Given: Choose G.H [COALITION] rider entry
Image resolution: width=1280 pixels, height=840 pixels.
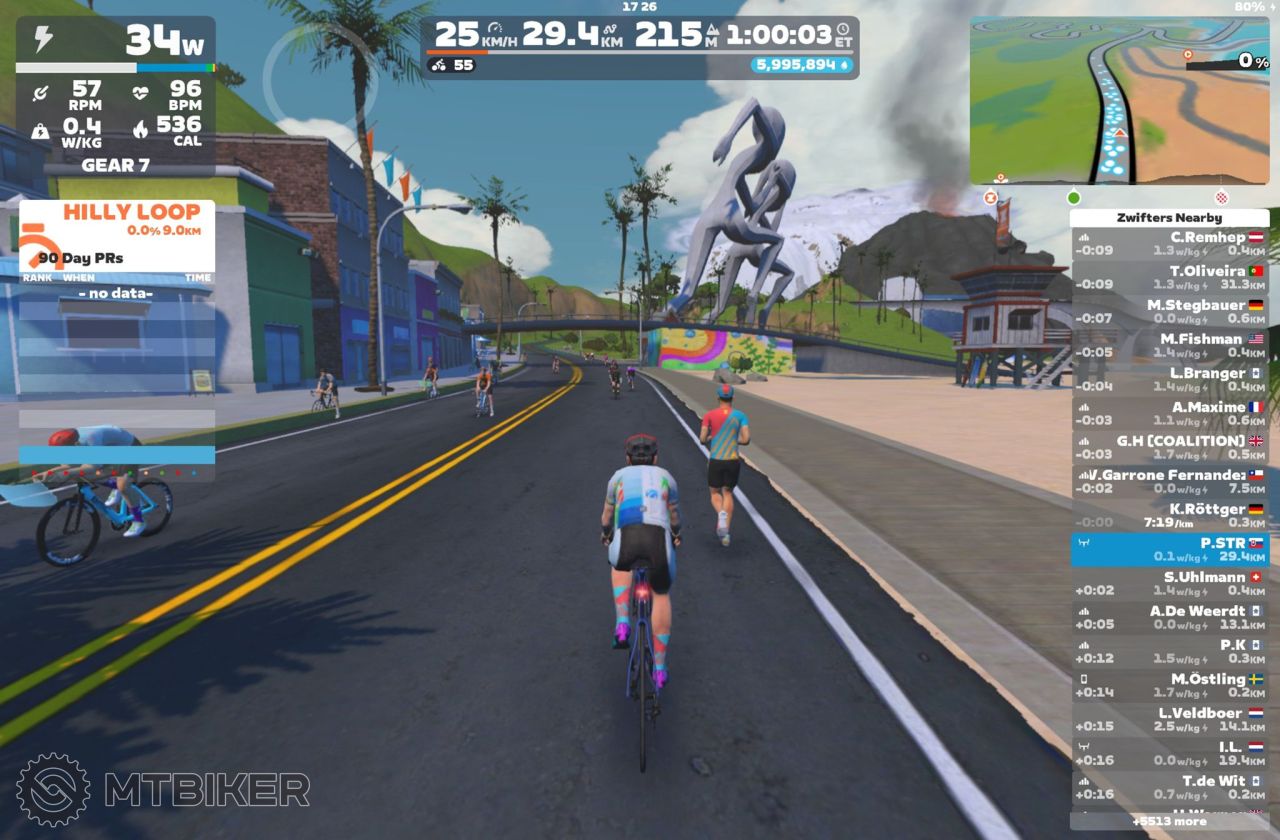Looking at the screenshot, I should tap(1169, 448).
